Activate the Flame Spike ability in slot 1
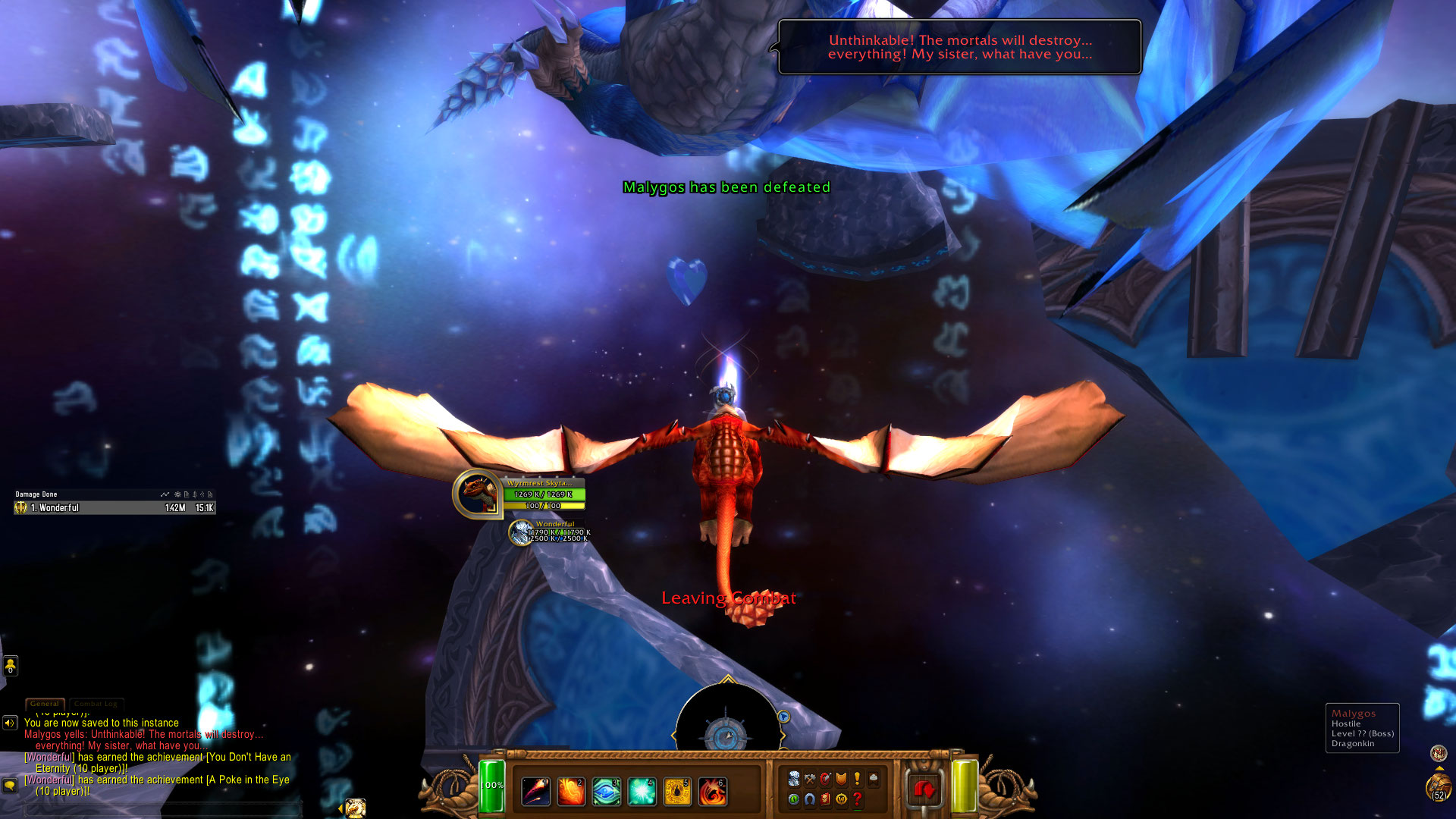 pyautogui.click(x=536, y=791)
